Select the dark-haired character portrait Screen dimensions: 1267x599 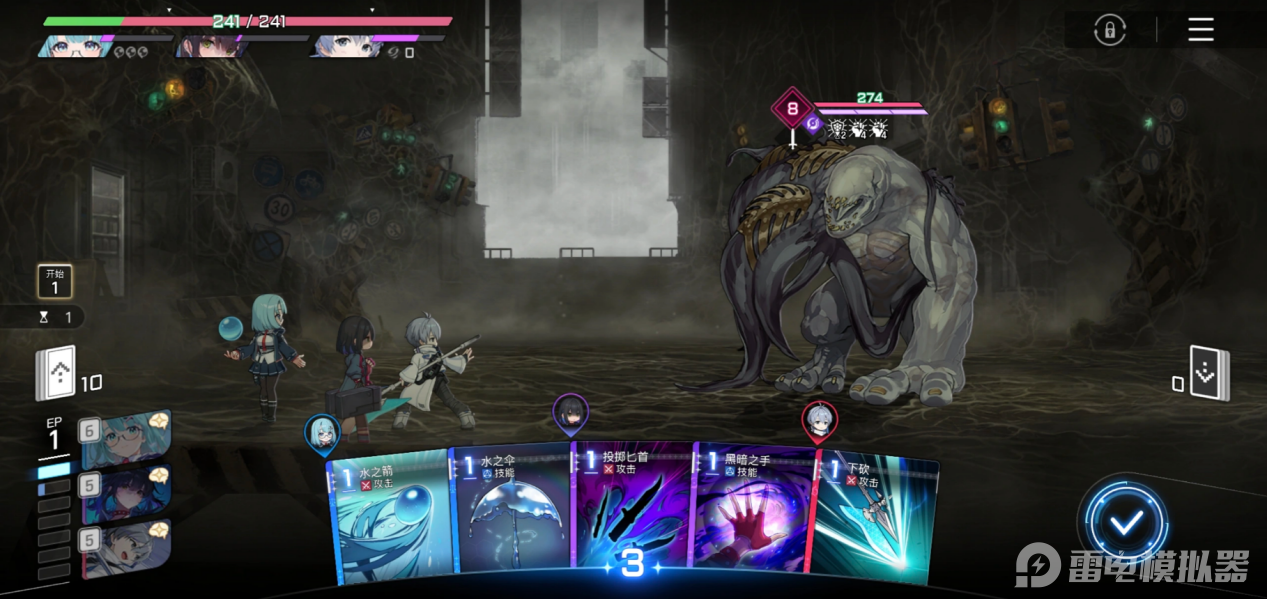click(125, 493)
